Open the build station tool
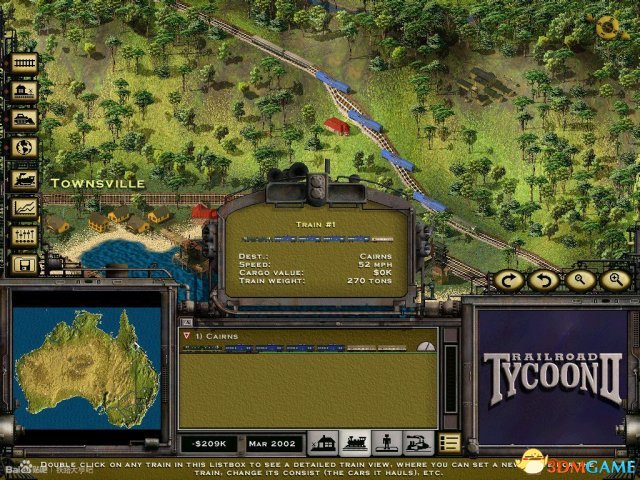640x480 pixels. (23, 91)
